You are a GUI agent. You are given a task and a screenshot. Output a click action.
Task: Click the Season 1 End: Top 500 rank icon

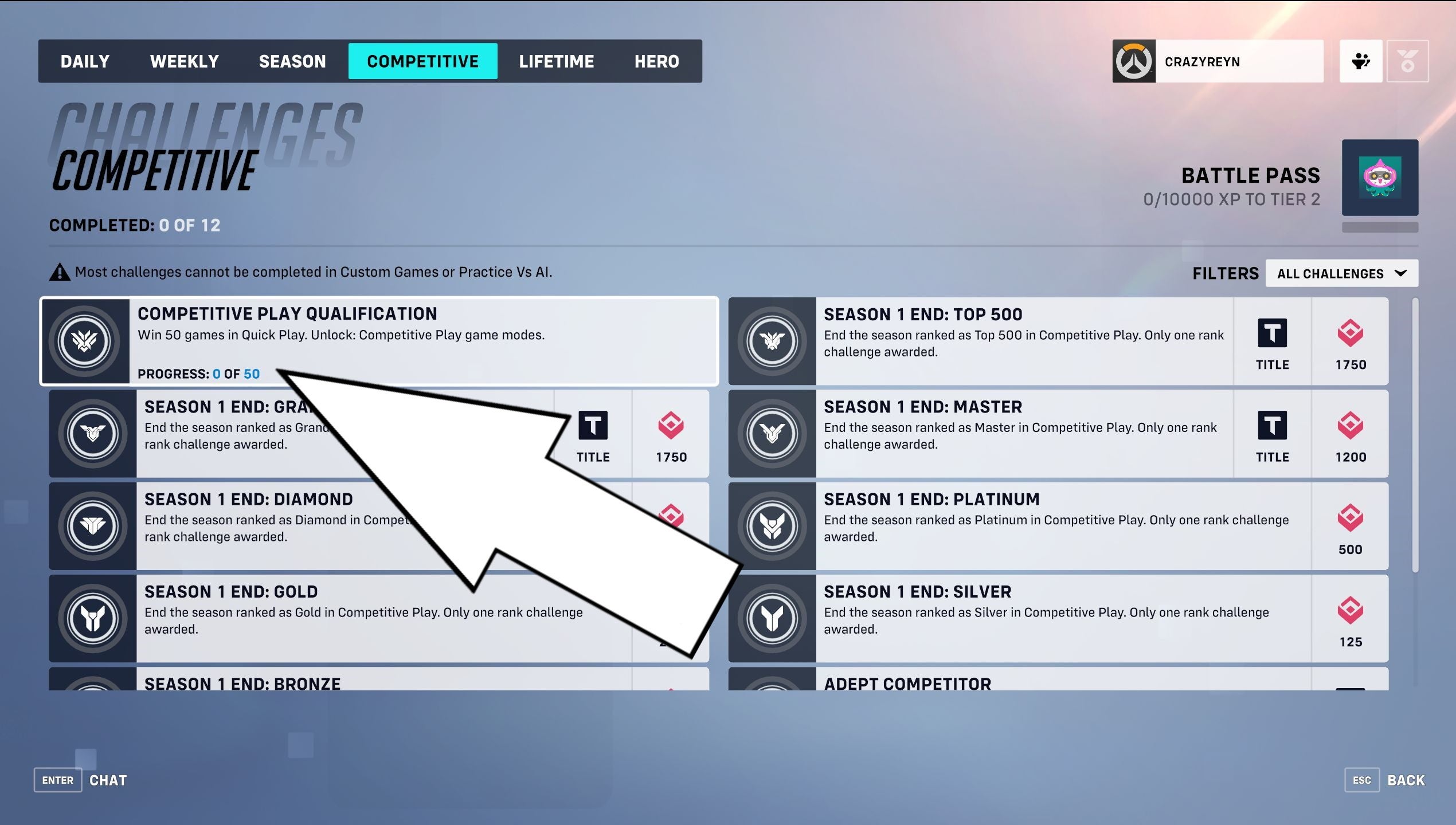tap(772, 341)
